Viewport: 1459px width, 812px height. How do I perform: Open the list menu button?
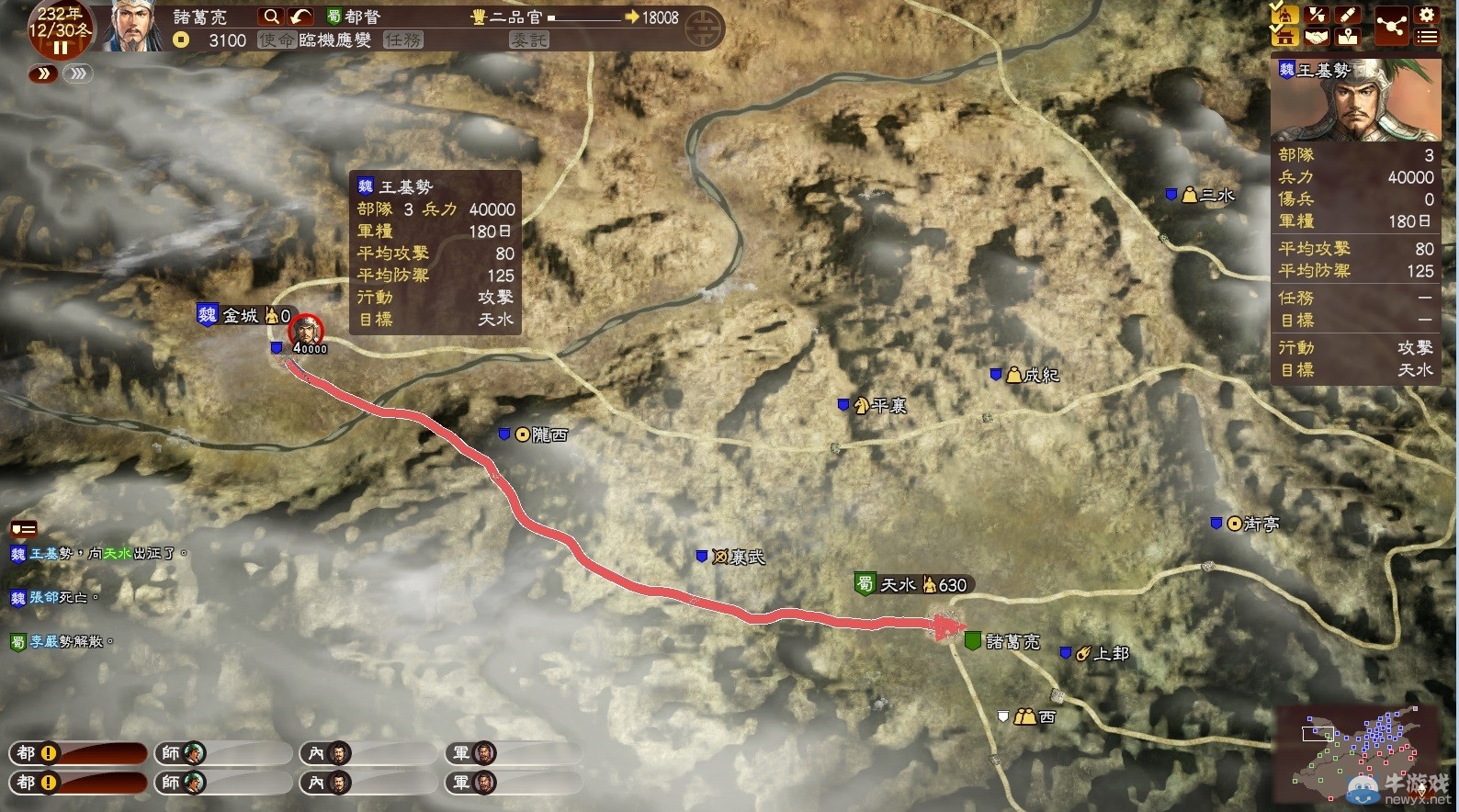point(1426,37)
